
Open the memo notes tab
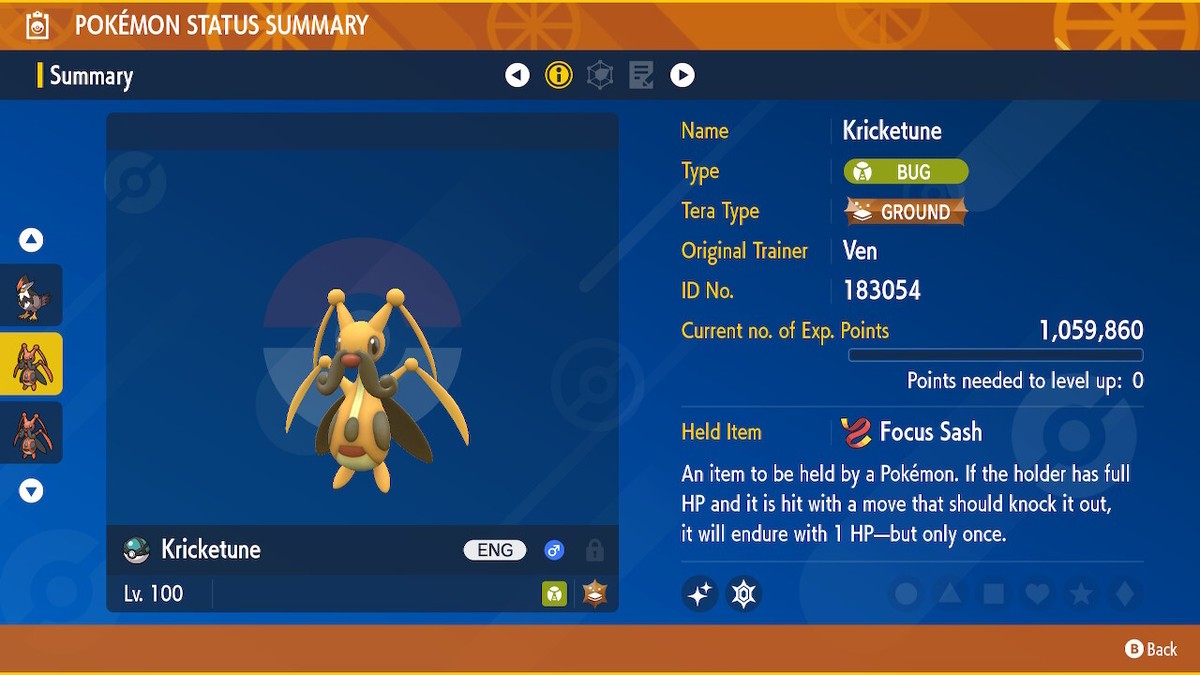click(x=641, y=75)
